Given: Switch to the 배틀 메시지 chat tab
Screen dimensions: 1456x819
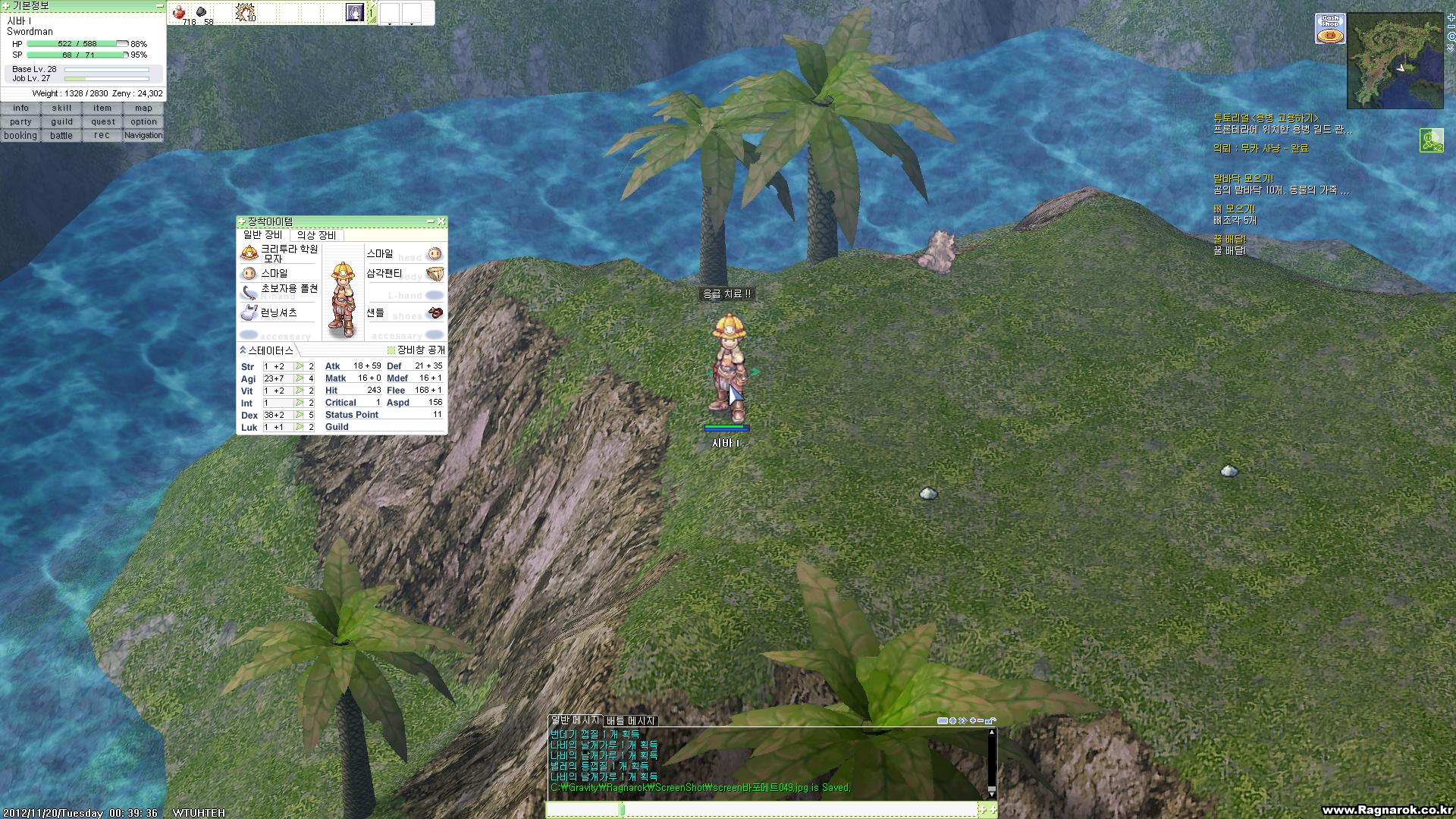Looking at the screenshot, I should click(x=631, y=720).
